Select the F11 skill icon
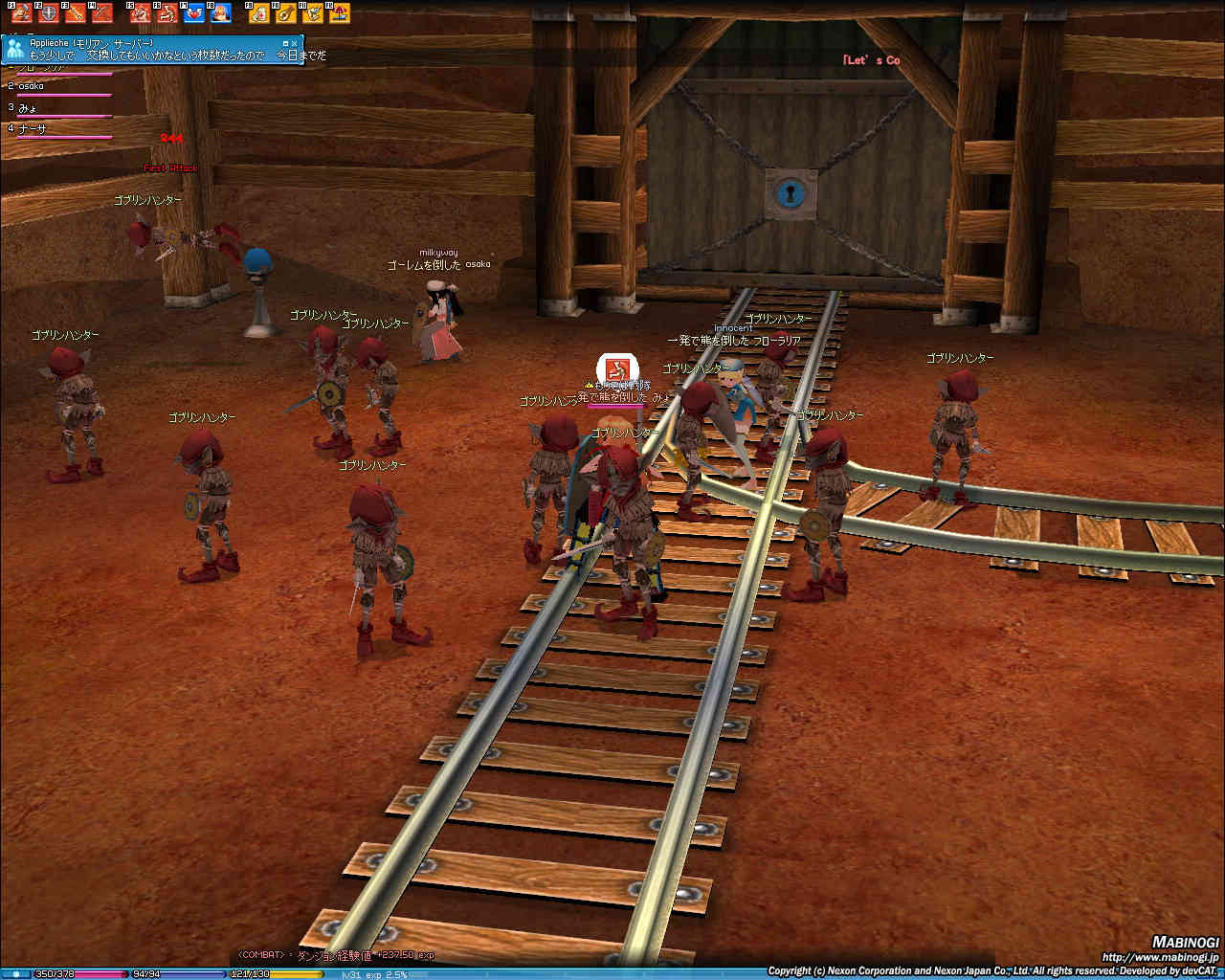This screenshot has width=1225, height=980. 313,12
